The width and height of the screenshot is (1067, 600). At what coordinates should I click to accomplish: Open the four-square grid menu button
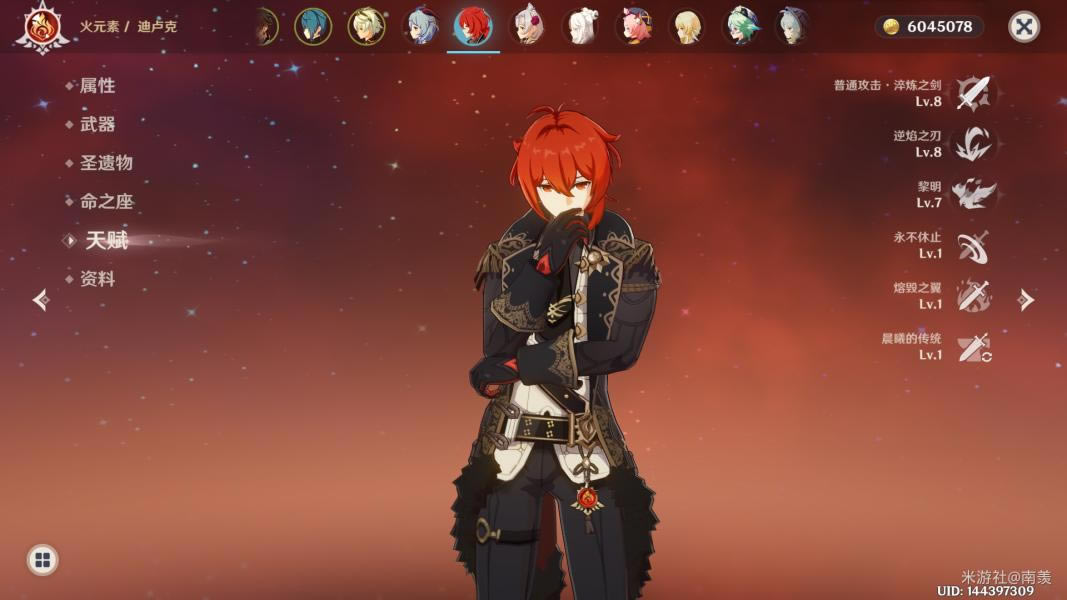(x=42, y=560)
